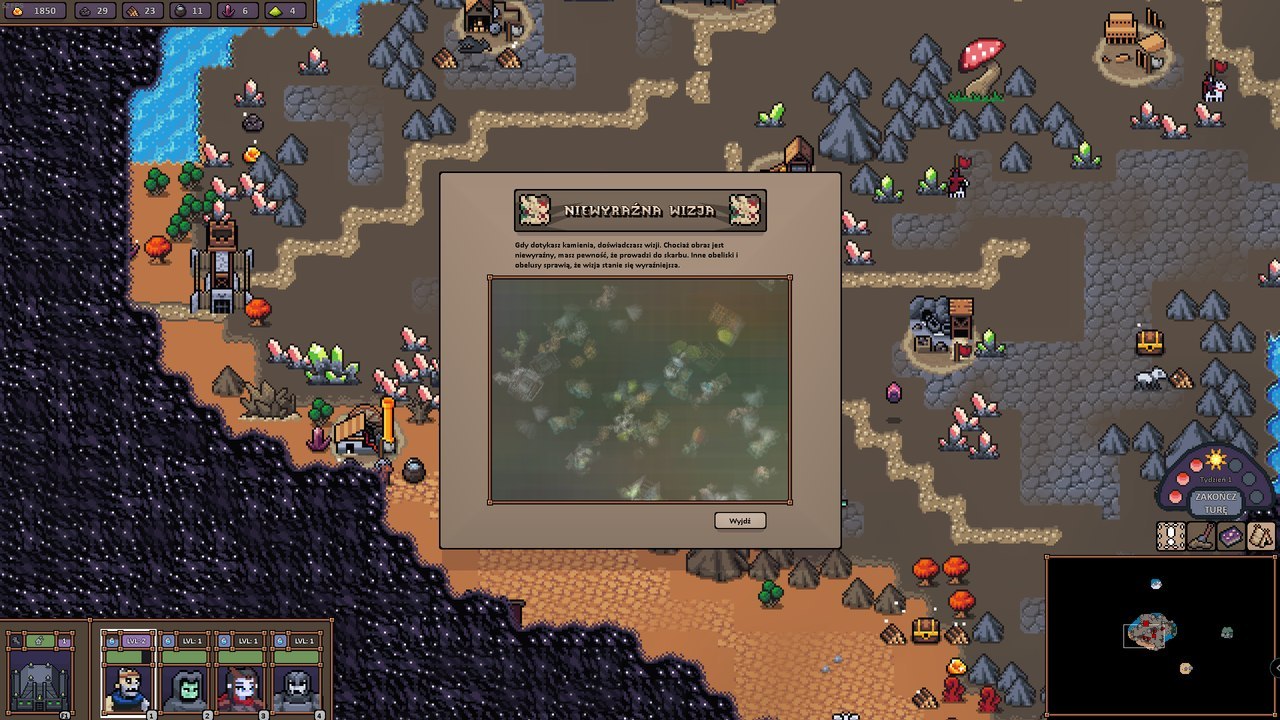Click the pink crystal resource icon
Image resolution: width=1280 pixels, height=720 pixels.
coord(229,11)
